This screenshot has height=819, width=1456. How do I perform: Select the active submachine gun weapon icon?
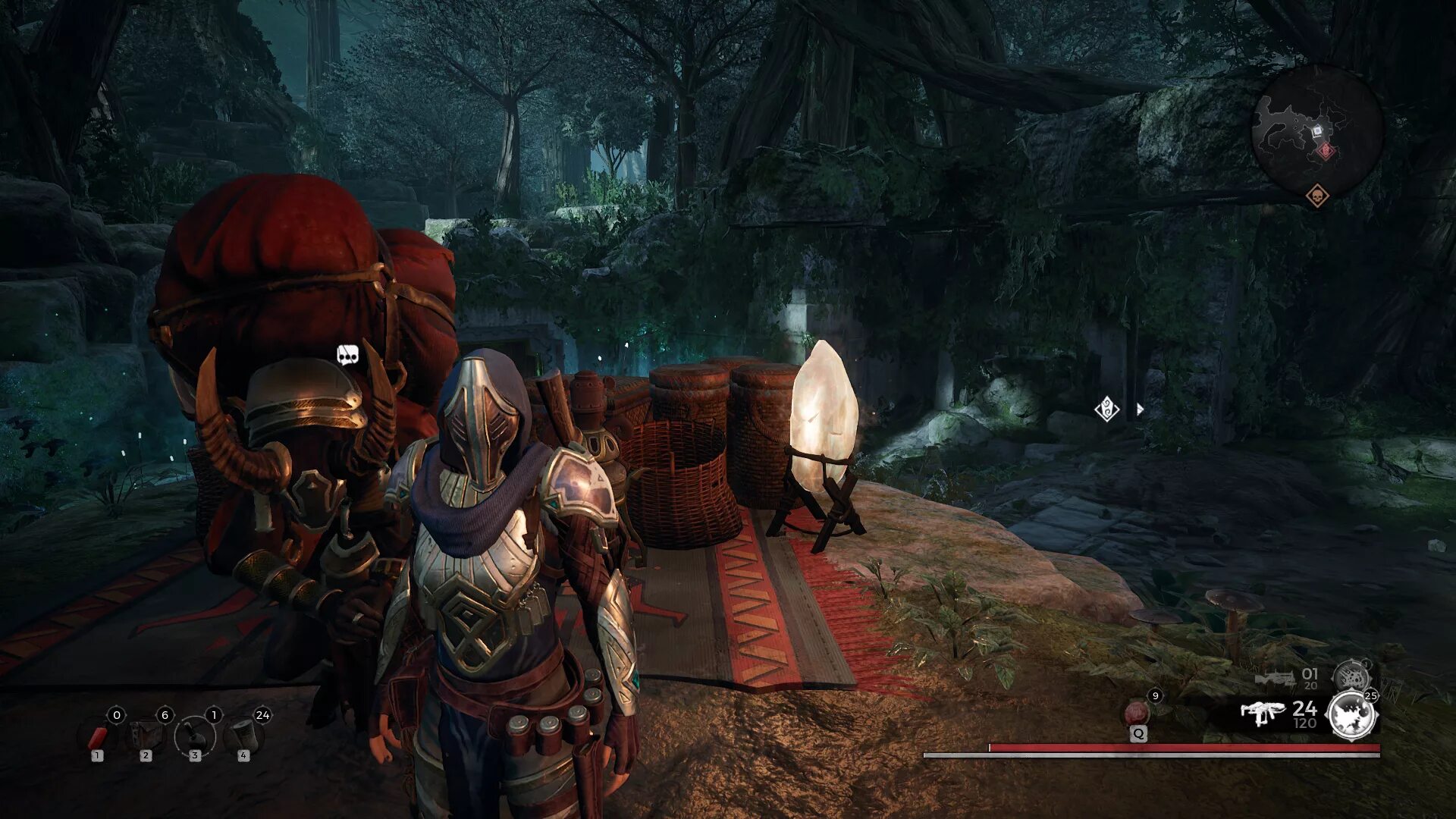tap(1262, 713)
